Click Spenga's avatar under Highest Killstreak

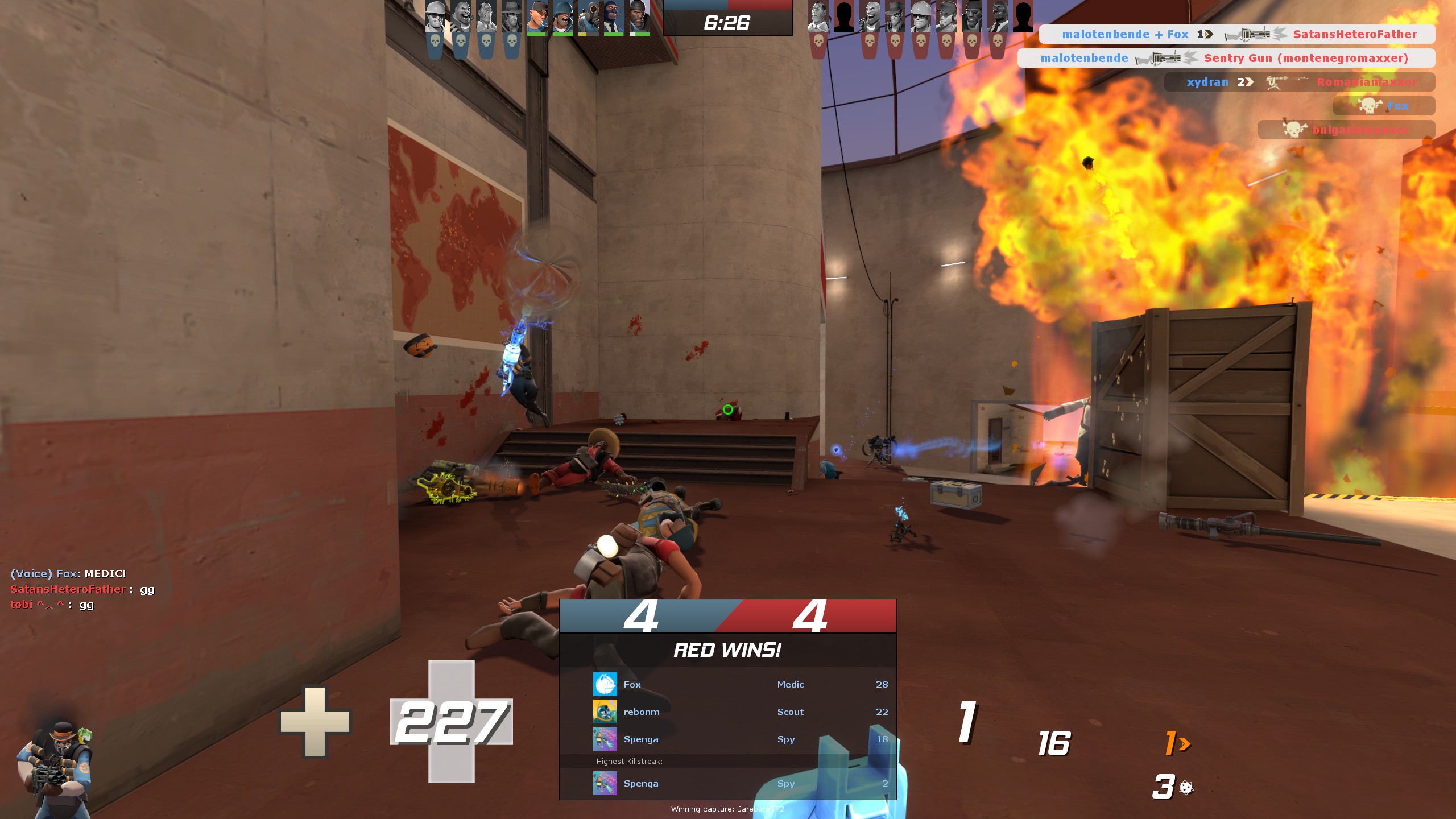point(605,783)
